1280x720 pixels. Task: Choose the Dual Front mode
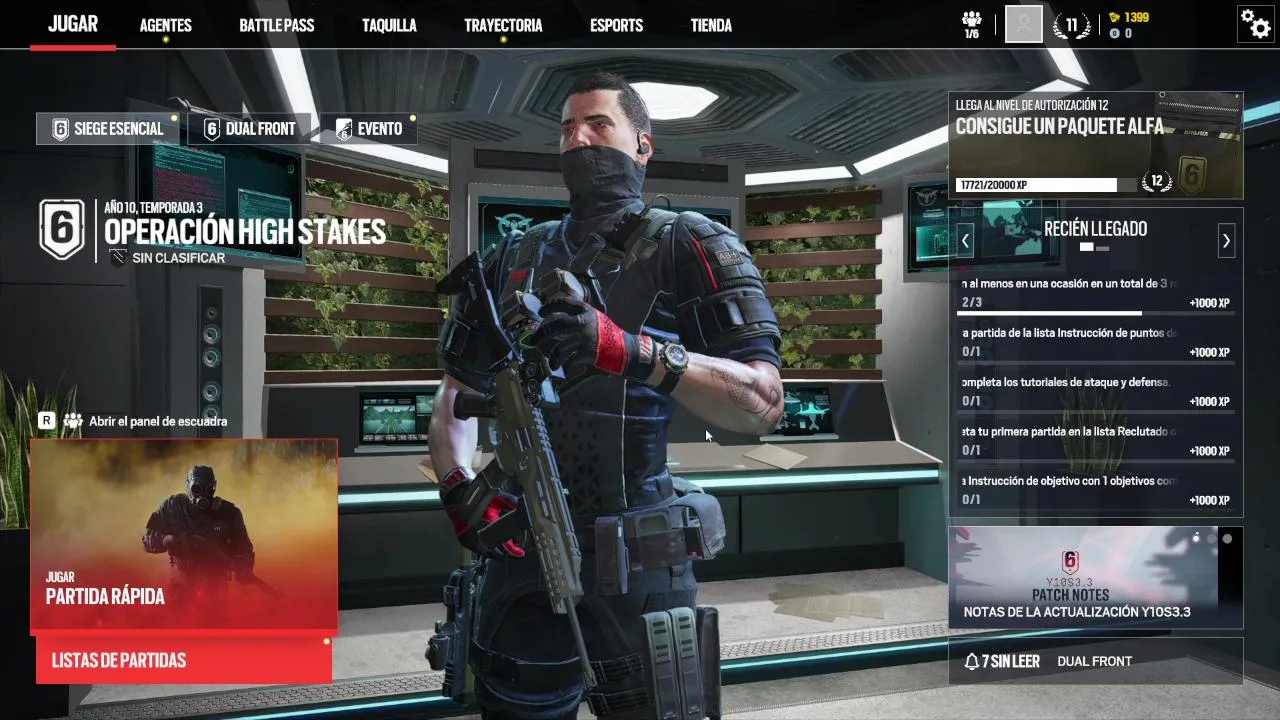point(249,129)
